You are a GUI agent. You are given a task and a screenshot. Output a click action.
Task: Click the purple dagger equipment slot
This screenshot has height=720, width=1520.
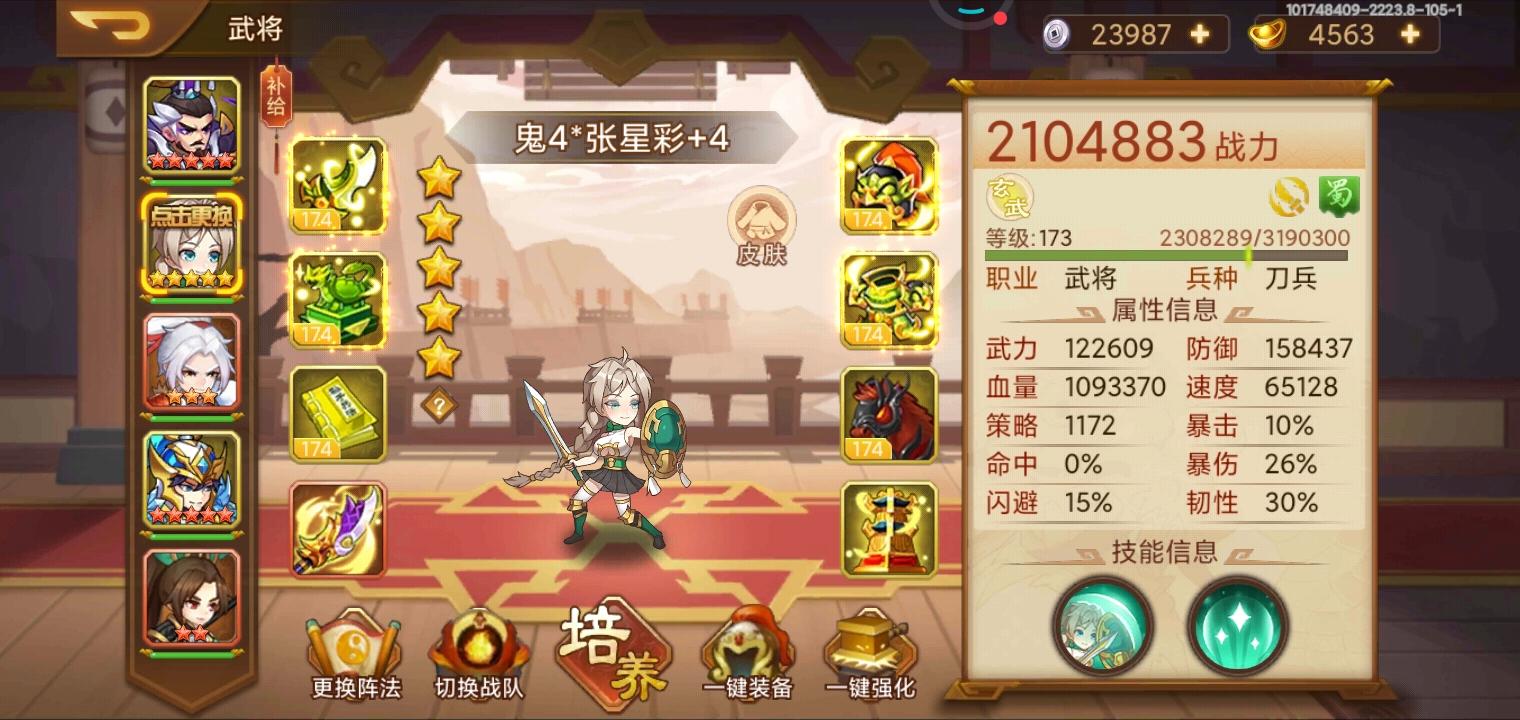click(x=338, y=528)
